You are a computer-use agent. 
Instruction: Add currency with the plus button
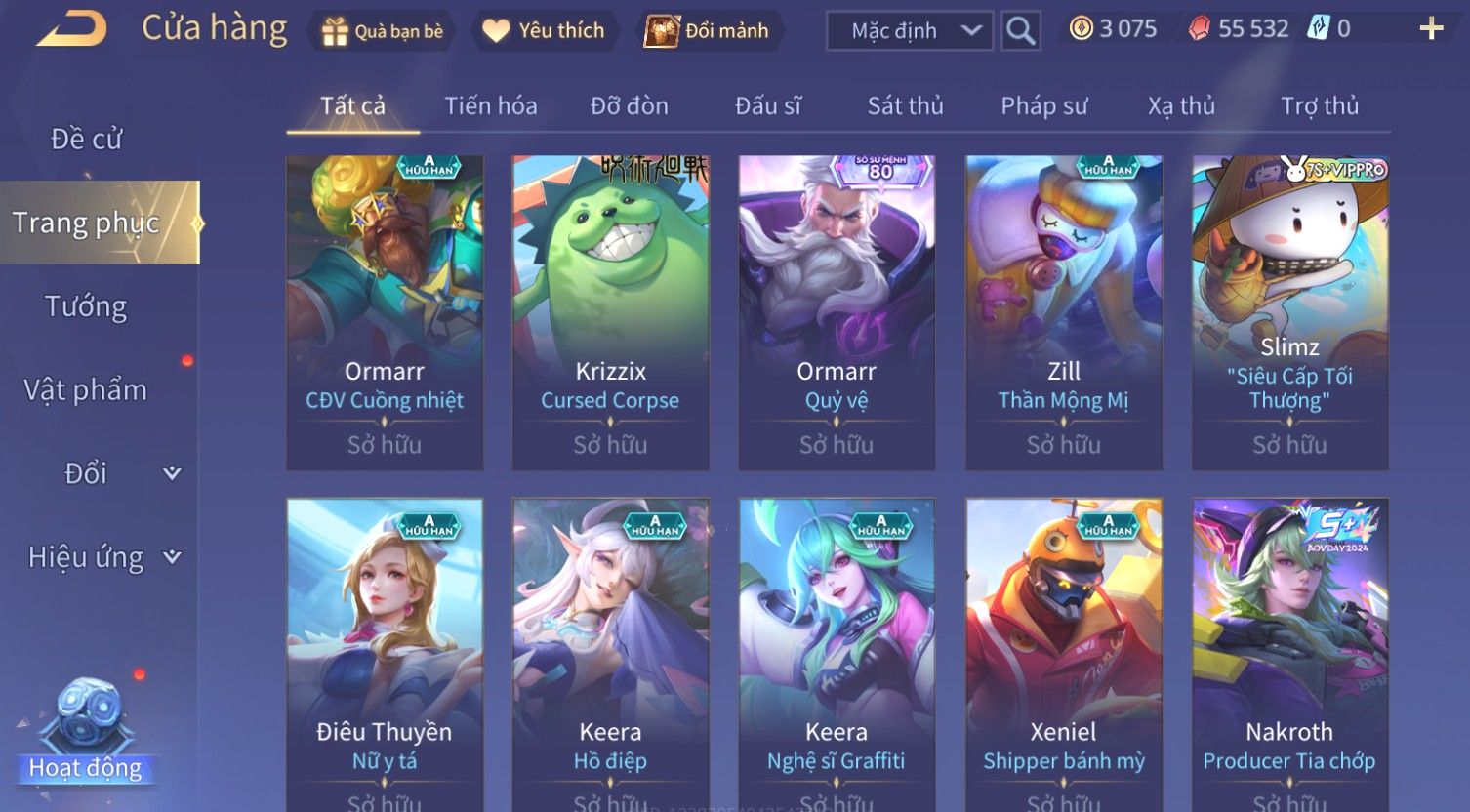[1431, 29]
